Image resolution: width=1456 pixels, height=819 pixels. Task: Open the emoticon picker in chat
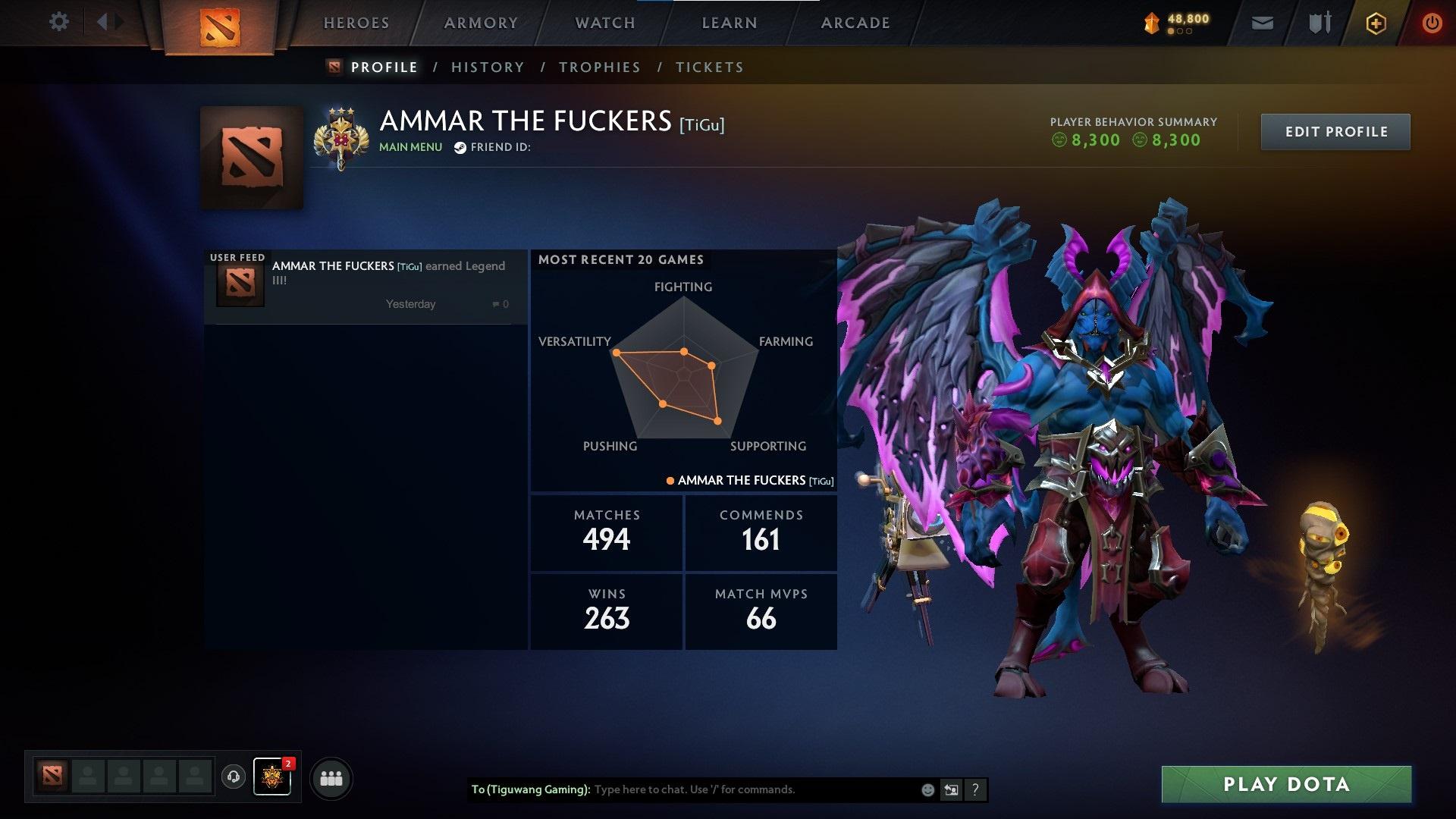point(927,789)
